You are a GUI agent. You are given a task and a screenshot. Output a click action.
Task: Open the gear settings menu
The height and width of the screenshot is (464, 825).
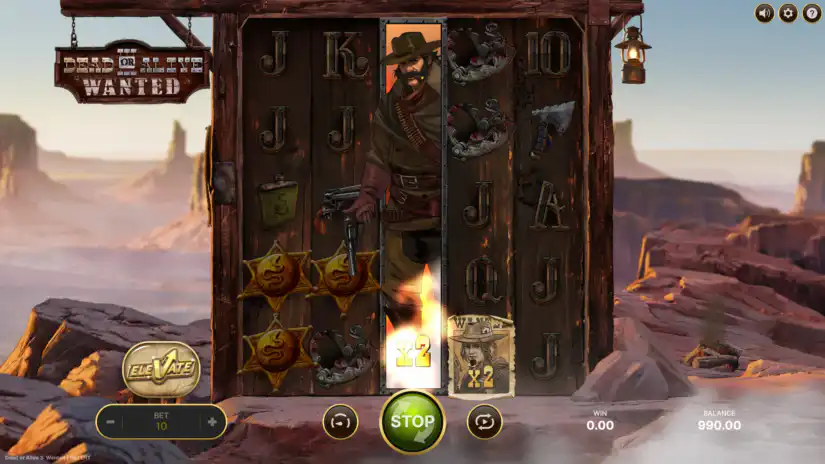(787, 13)
